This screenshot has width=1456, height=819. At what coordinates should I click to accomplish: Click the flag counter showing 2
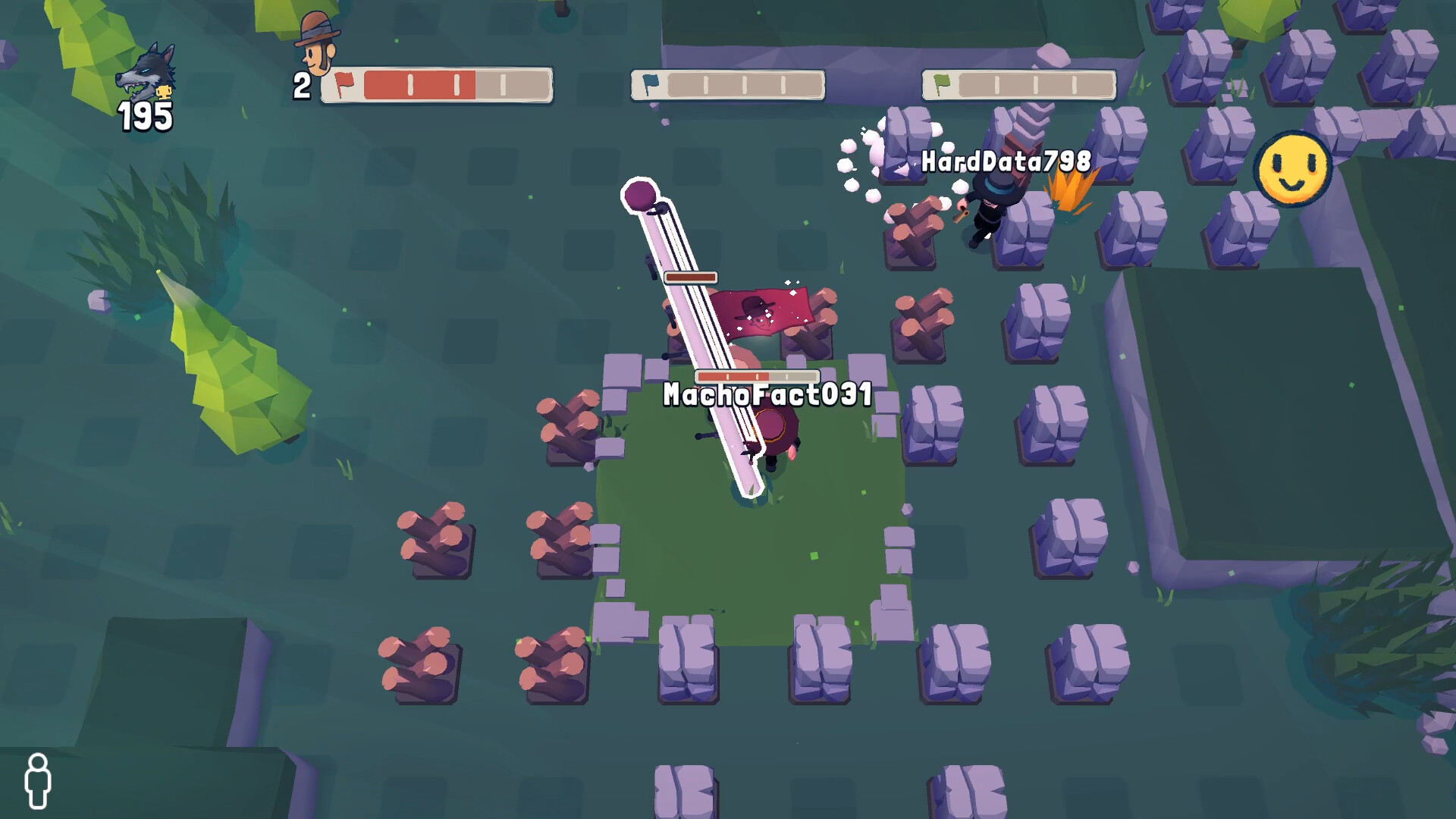click(x=300, y=86)
